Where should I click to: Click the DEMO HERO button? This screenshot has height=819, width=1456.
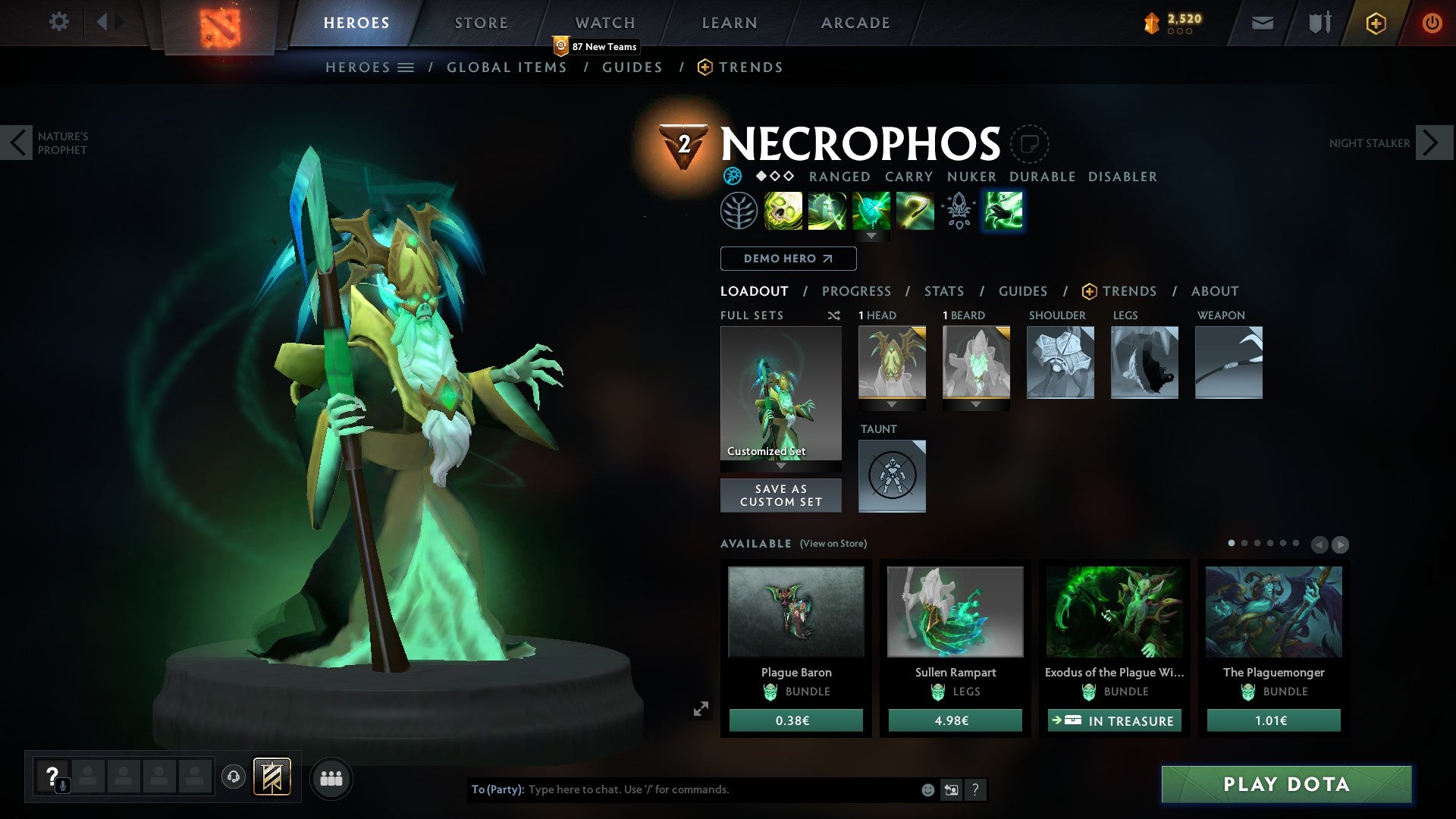(787, 259)
